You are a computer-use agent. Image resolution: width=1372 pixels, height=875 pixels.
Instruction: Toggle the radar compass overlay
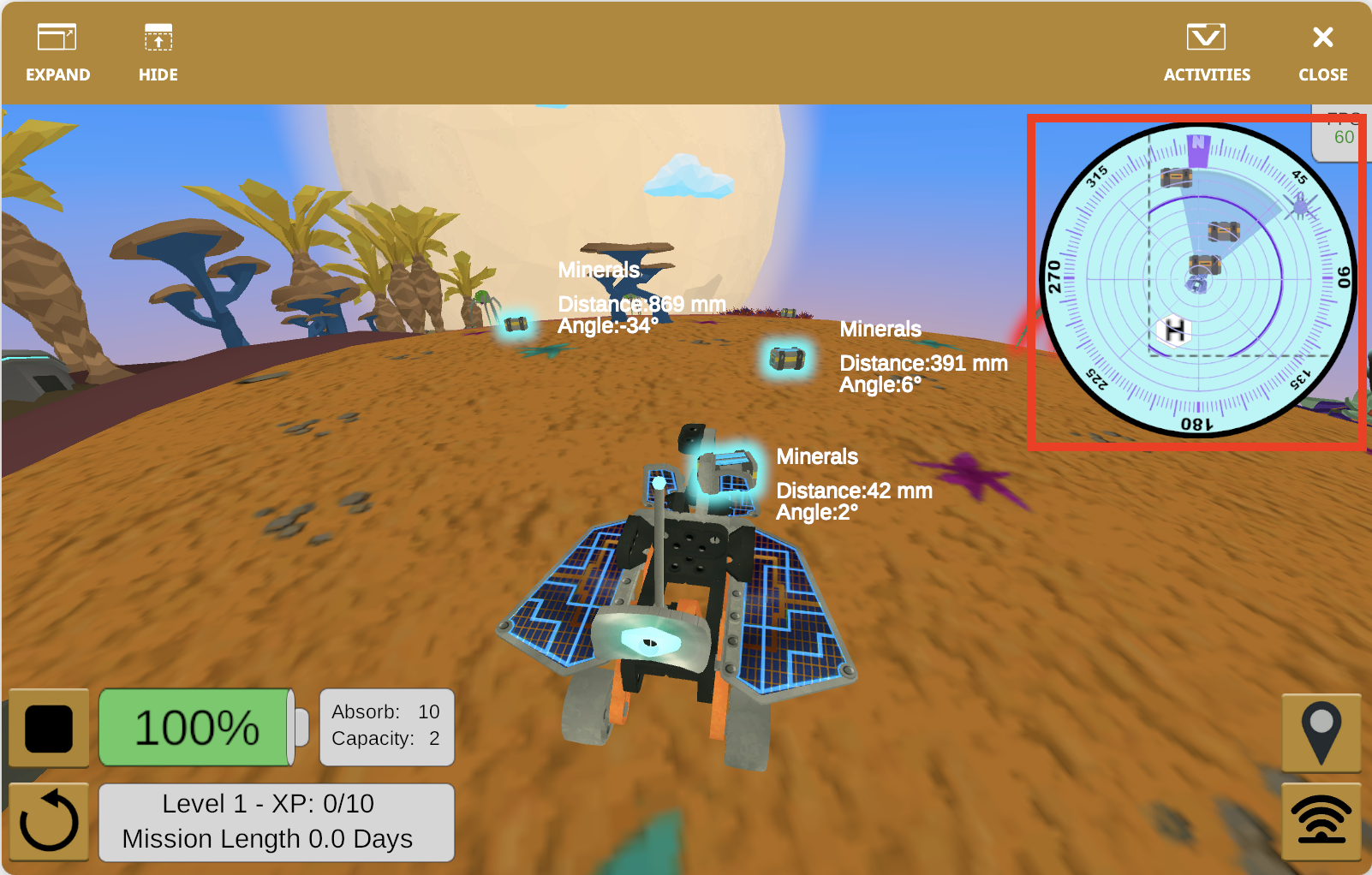(1197, 283)
